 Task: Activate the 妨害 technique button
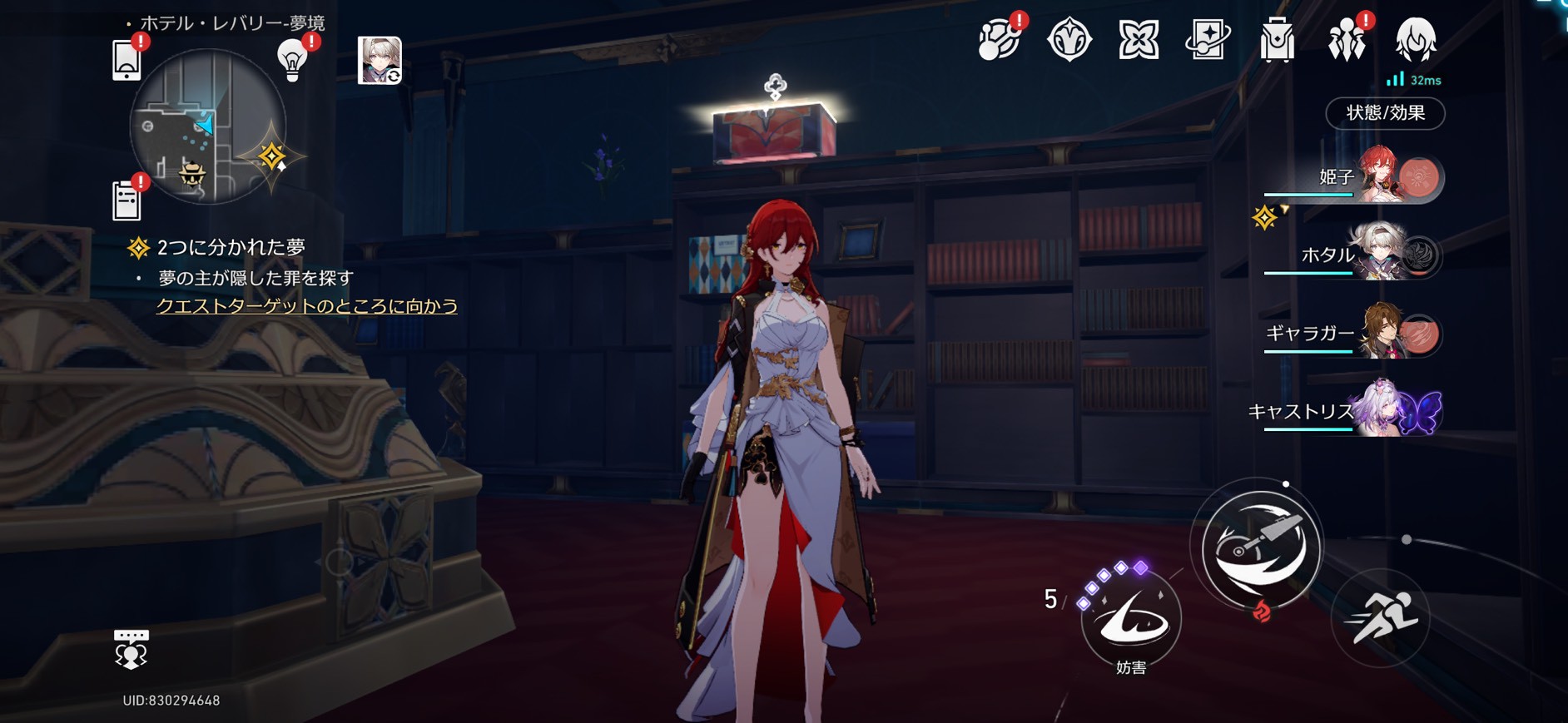coord(1131,620)
